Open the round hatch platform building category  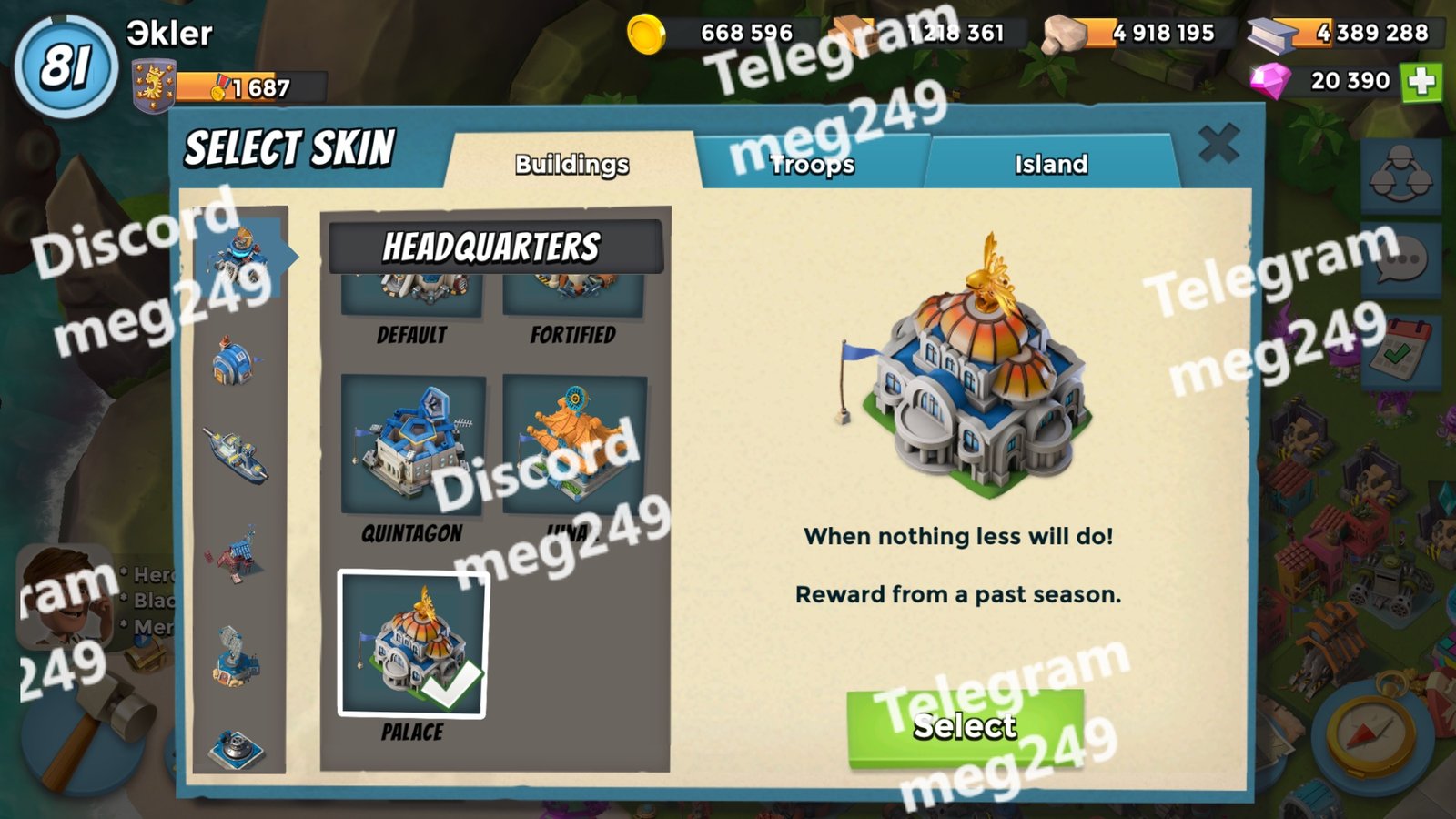coord(237,748)
